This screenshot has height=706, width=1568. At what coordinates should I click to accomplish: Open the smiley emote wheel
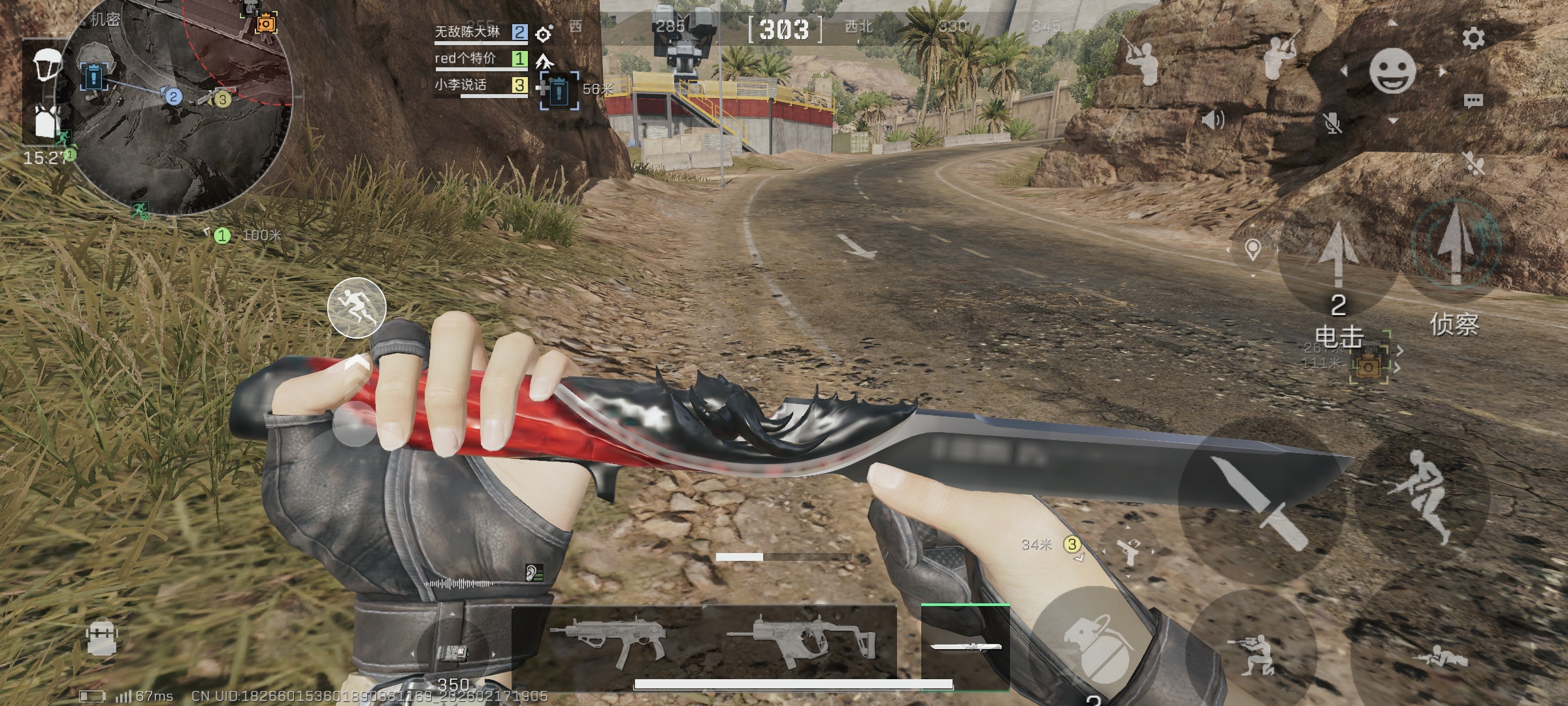click(1392, 71)
